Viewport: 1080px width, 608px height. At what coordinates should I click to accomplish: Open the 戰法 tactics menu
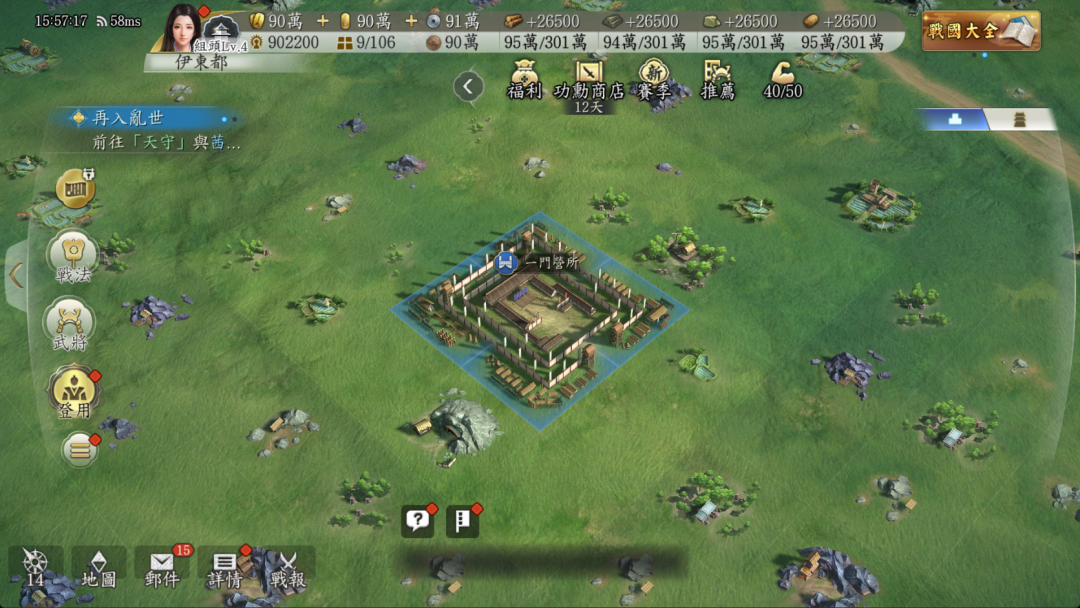72,257
